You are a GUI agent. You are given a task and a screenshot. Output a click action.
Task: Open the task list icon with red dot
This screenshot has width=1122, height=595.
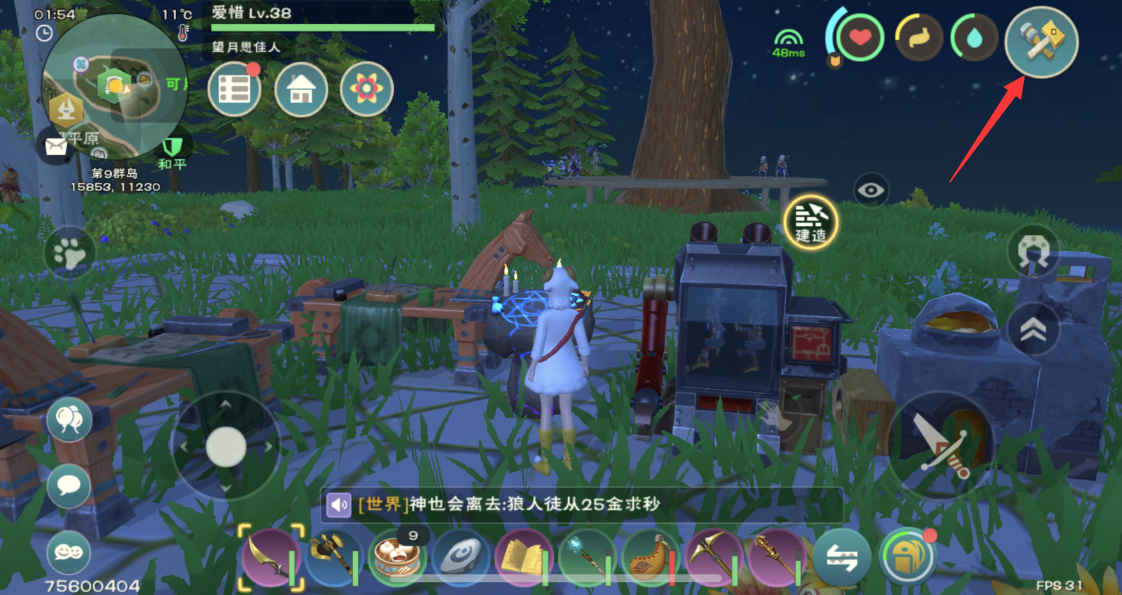tap(234, 89)
